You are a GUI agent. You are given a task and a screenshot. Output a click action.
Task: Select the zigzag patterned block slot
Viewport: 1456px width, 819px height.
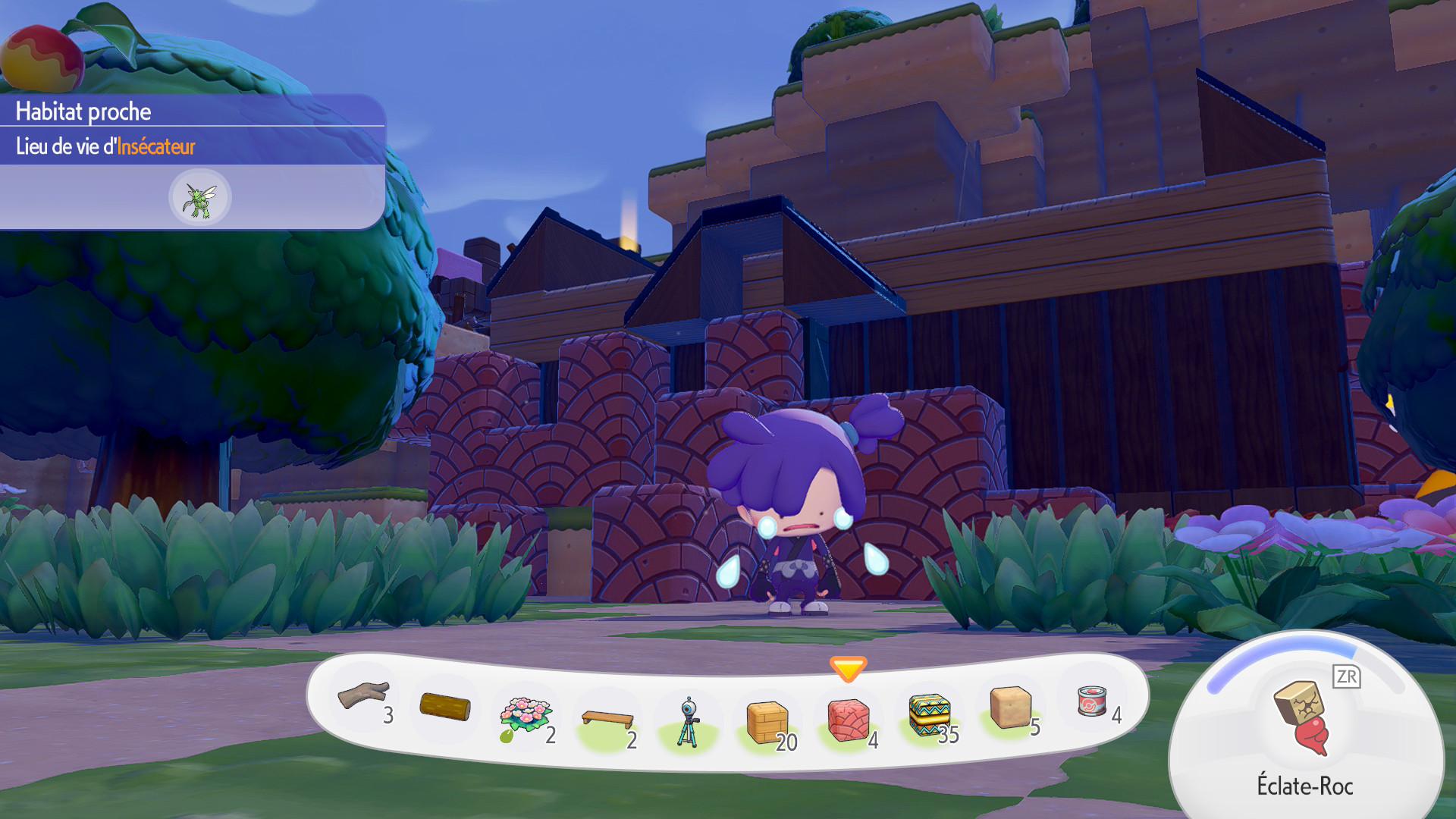pos(929,716)
